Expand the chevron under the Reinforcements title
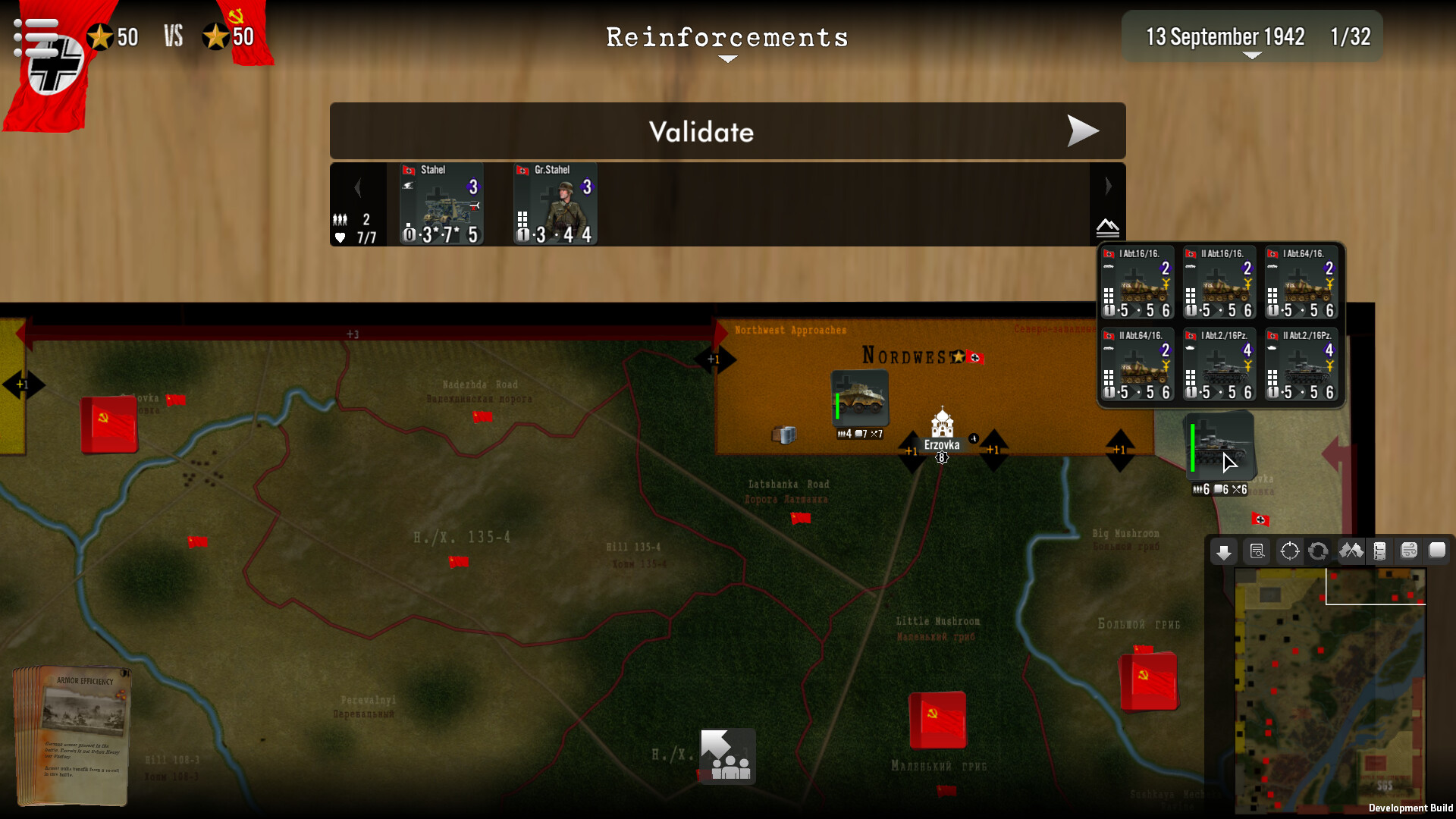 pos(727,58)
